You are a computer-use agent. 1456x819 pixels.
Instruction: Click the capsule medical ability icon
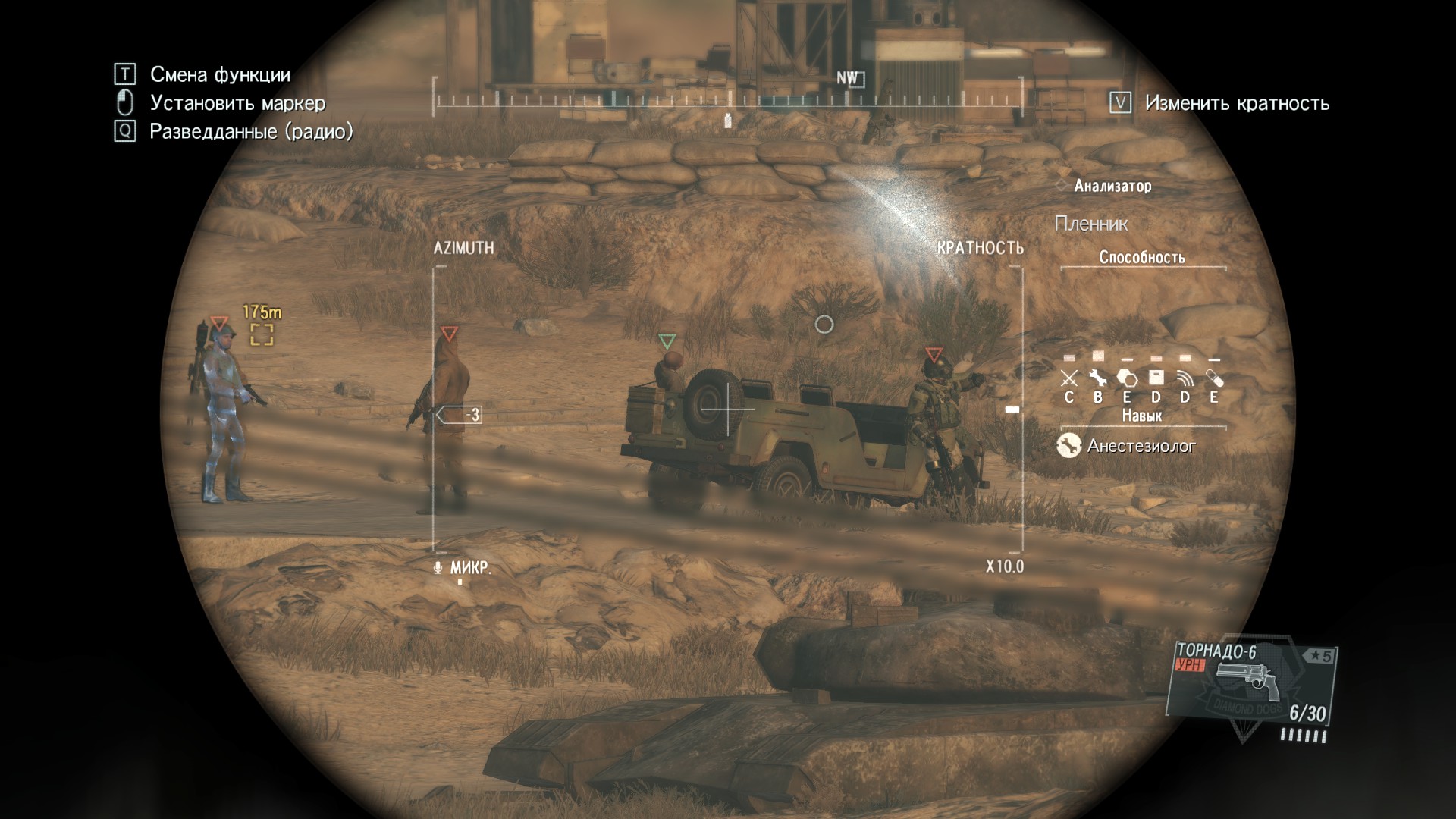click(x=1214, y=378)
